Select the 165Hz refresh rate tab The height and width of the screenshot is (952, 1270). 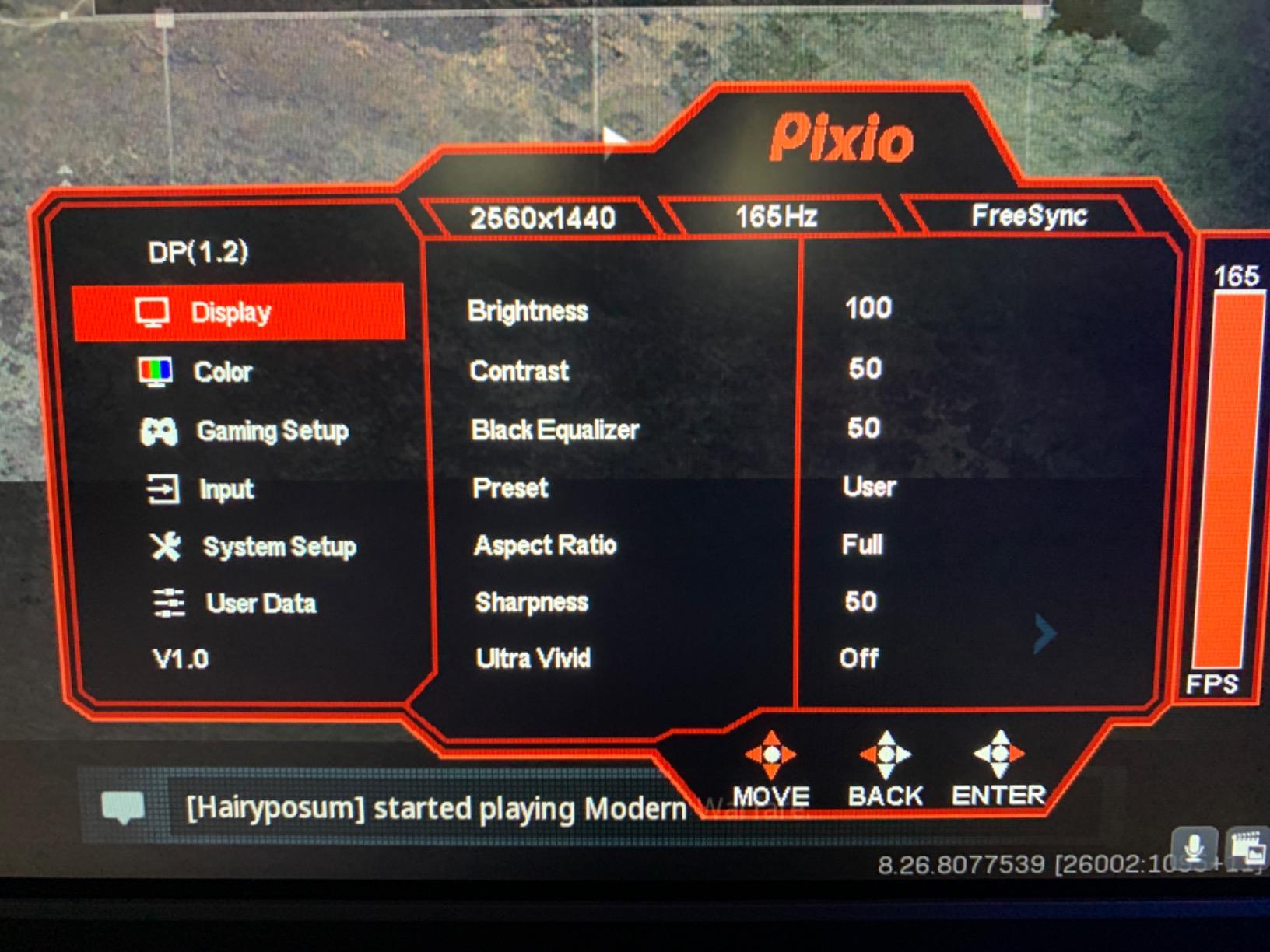pos(775,218)
